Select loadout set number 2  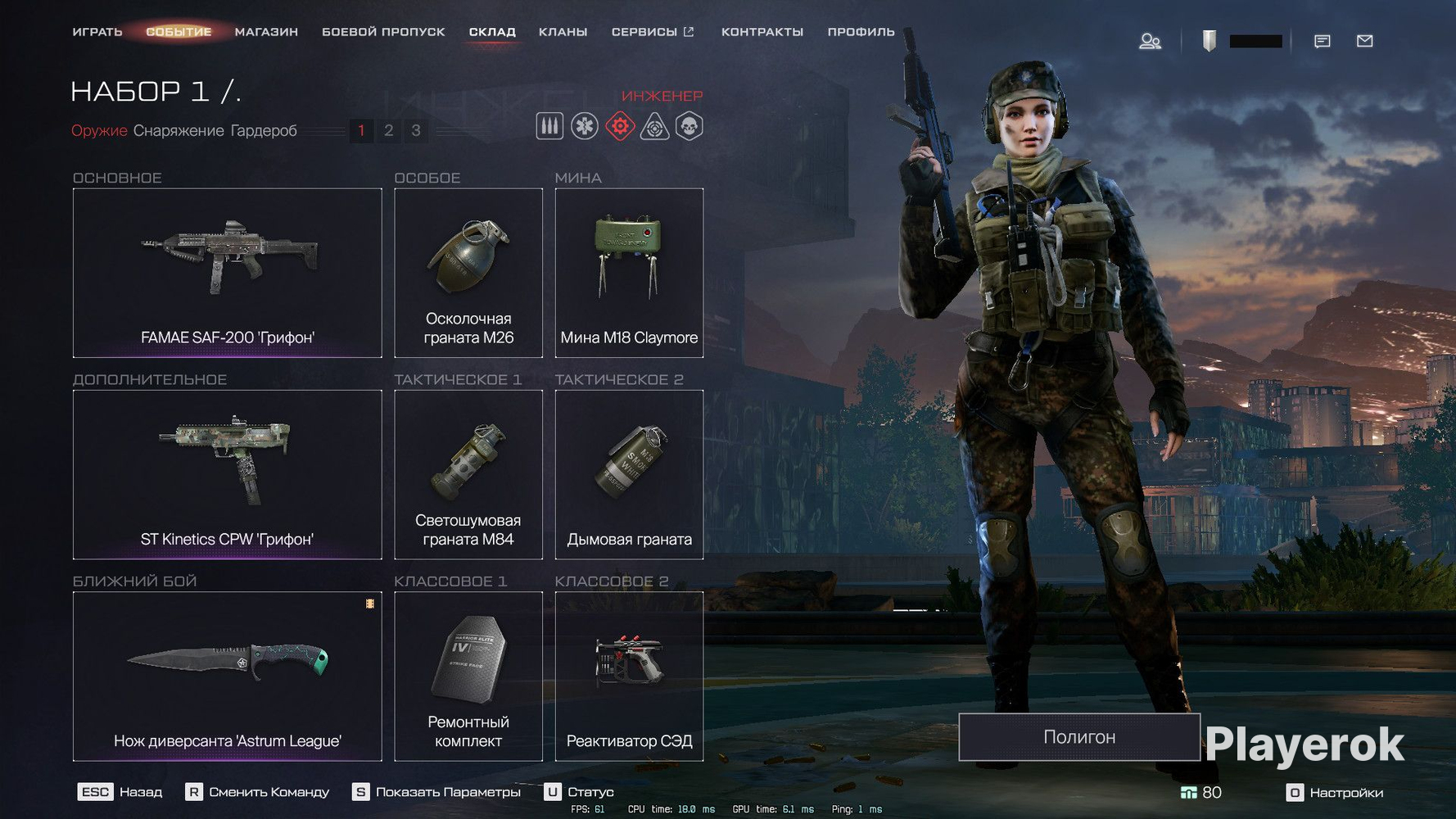389,130
